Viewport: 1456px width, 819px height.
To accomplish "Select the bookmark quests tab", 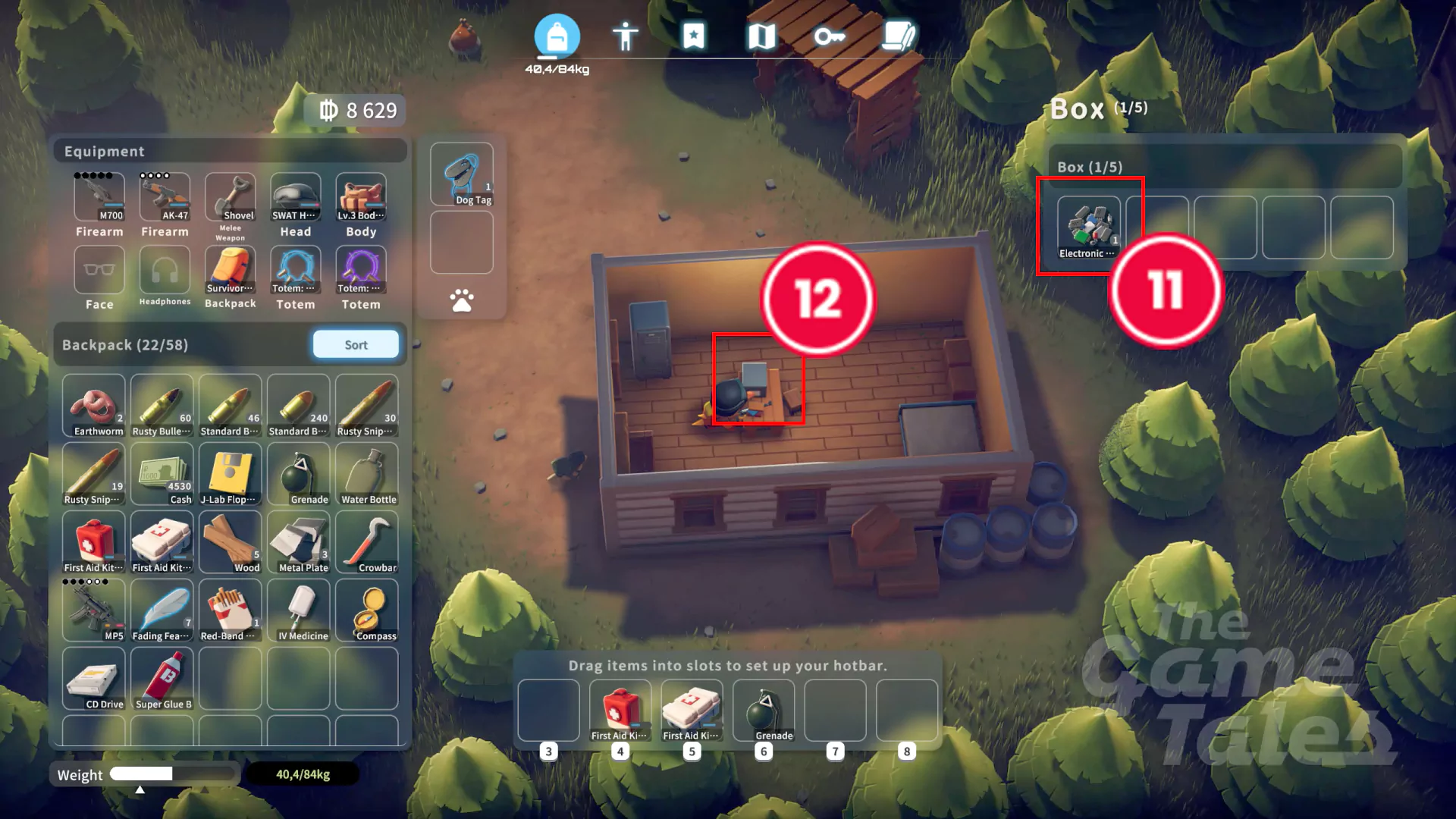I will (x=693, y=36).
